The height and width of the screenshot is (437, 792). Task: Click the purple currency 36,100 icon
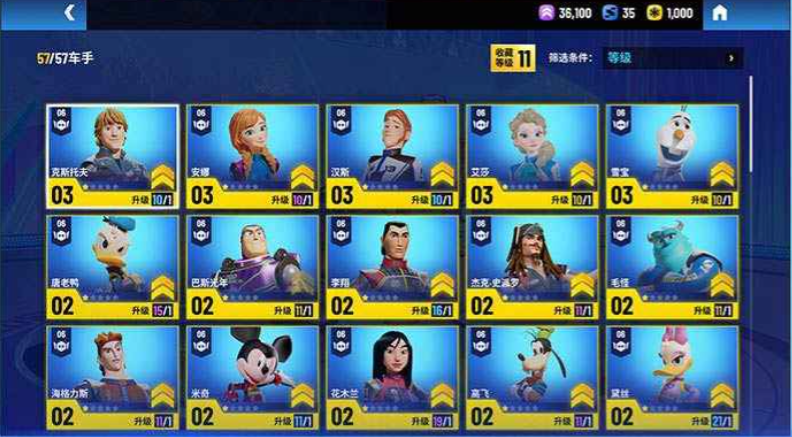[547, 13]
